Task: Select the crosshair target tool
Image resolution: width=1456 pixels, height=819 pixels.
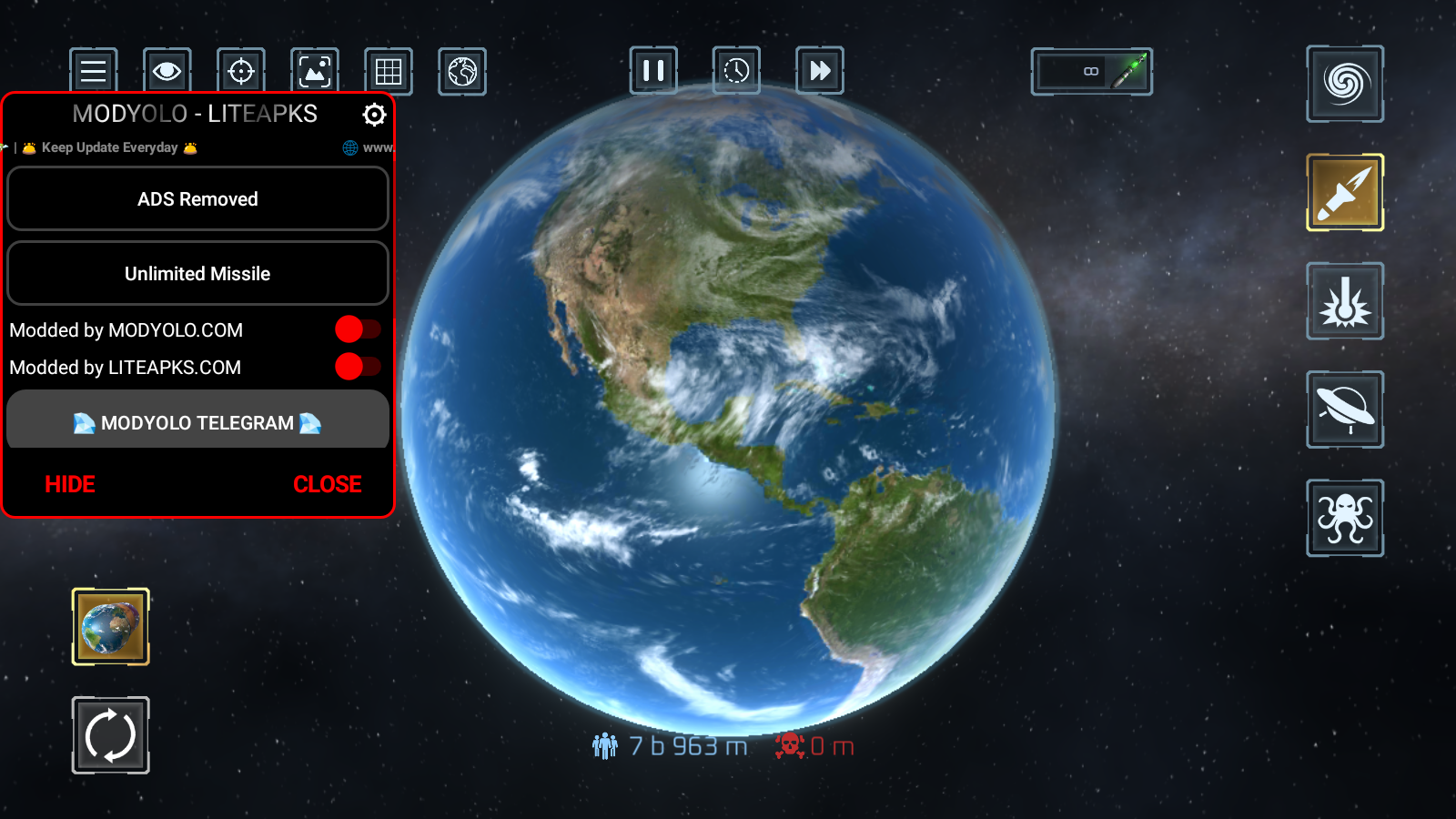Action: point(241,71)
